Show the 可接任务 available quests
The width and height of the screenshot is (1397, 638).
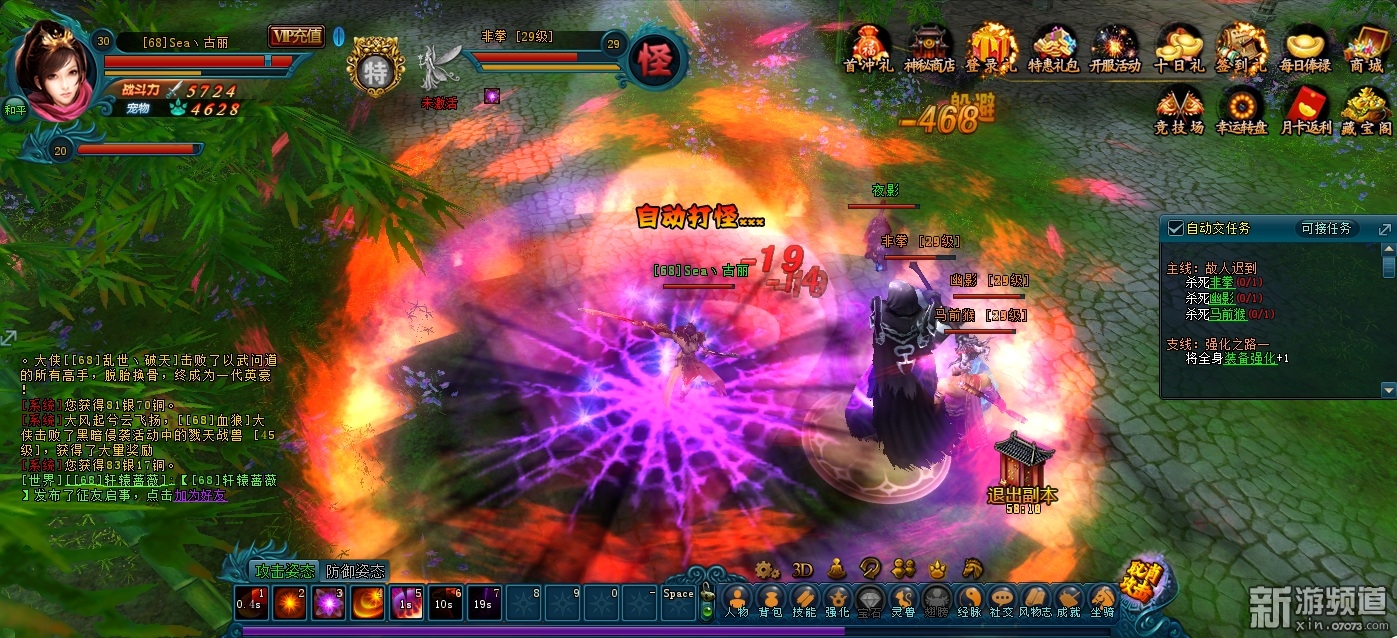[1326, 228]
